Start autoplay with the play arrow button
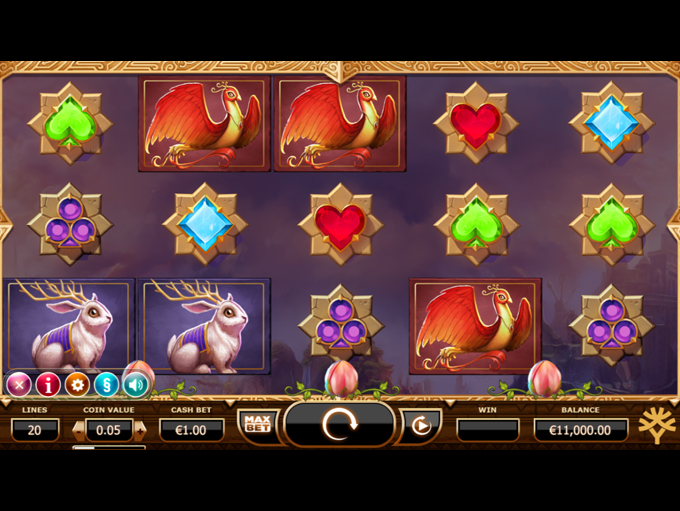 [421, 426]
